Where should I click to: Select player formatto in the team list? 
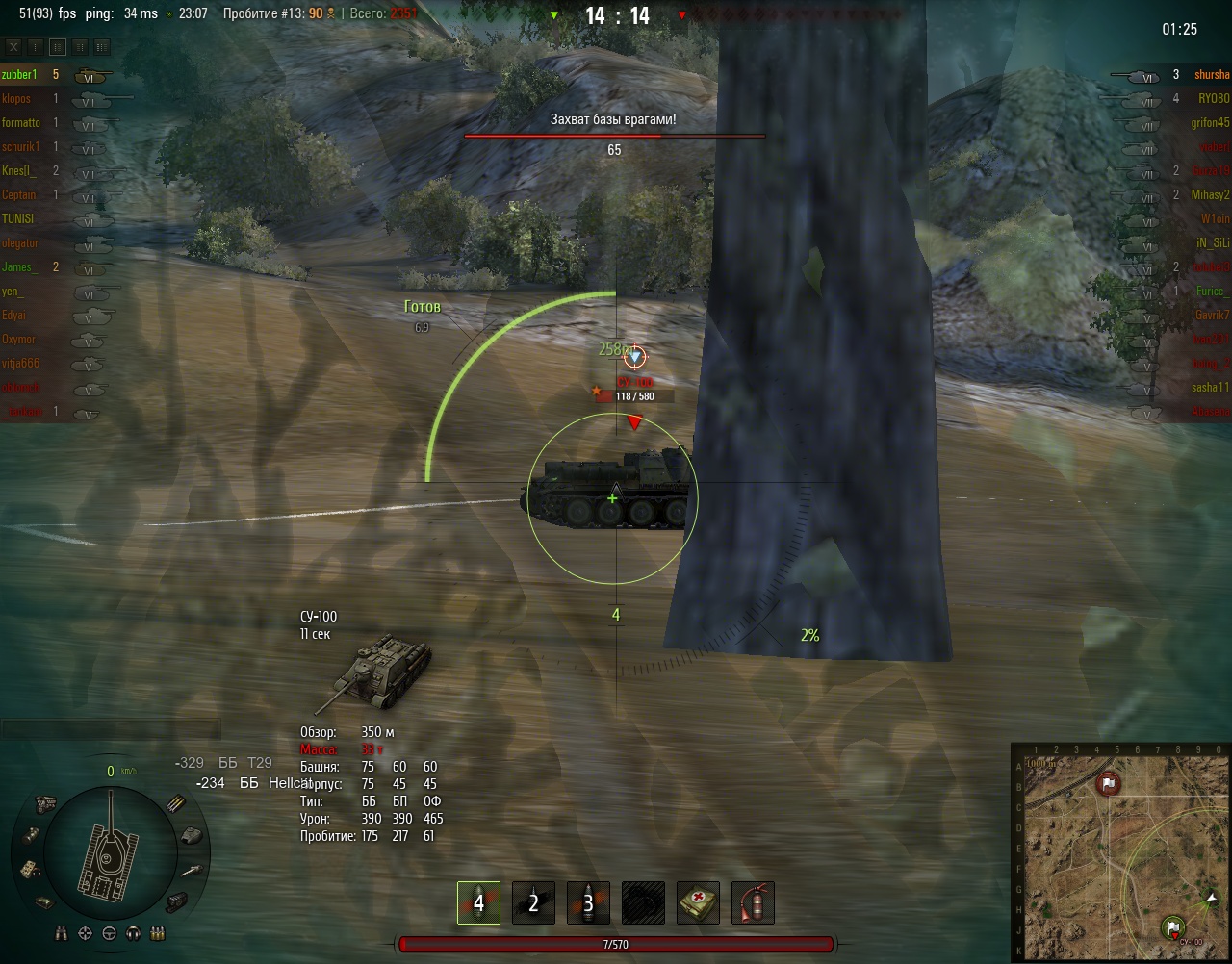tap(21, 123)
